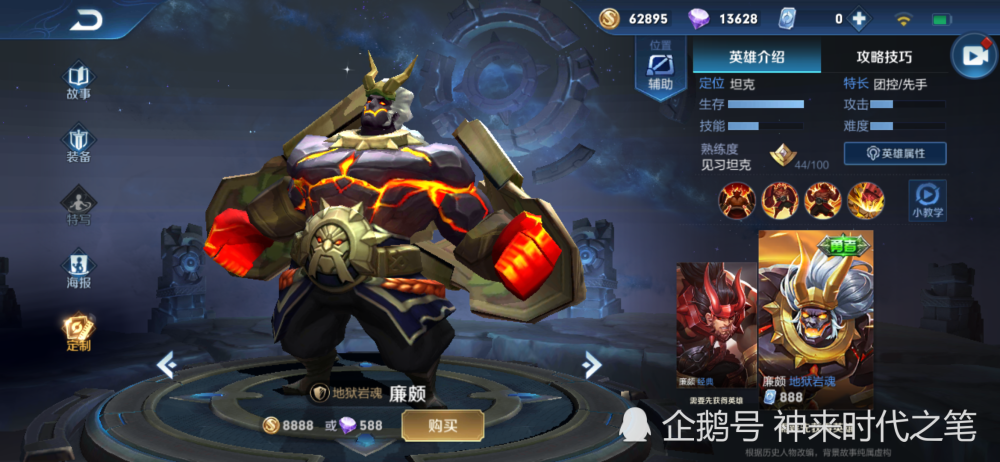
Task: View the first skill icon
Action: coord(737,200)
